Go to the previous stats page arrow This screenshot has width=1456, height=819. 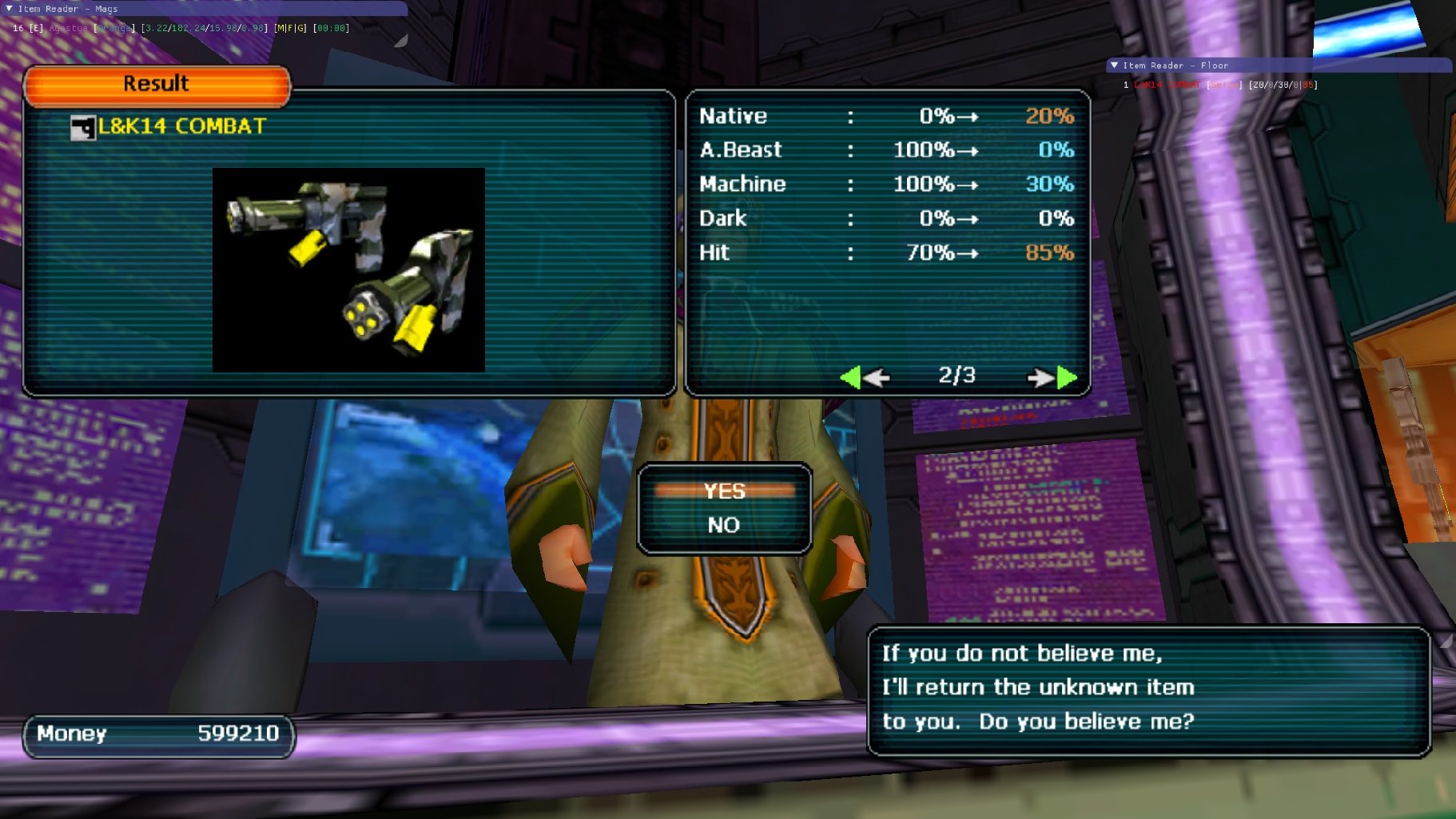[864, 377]
